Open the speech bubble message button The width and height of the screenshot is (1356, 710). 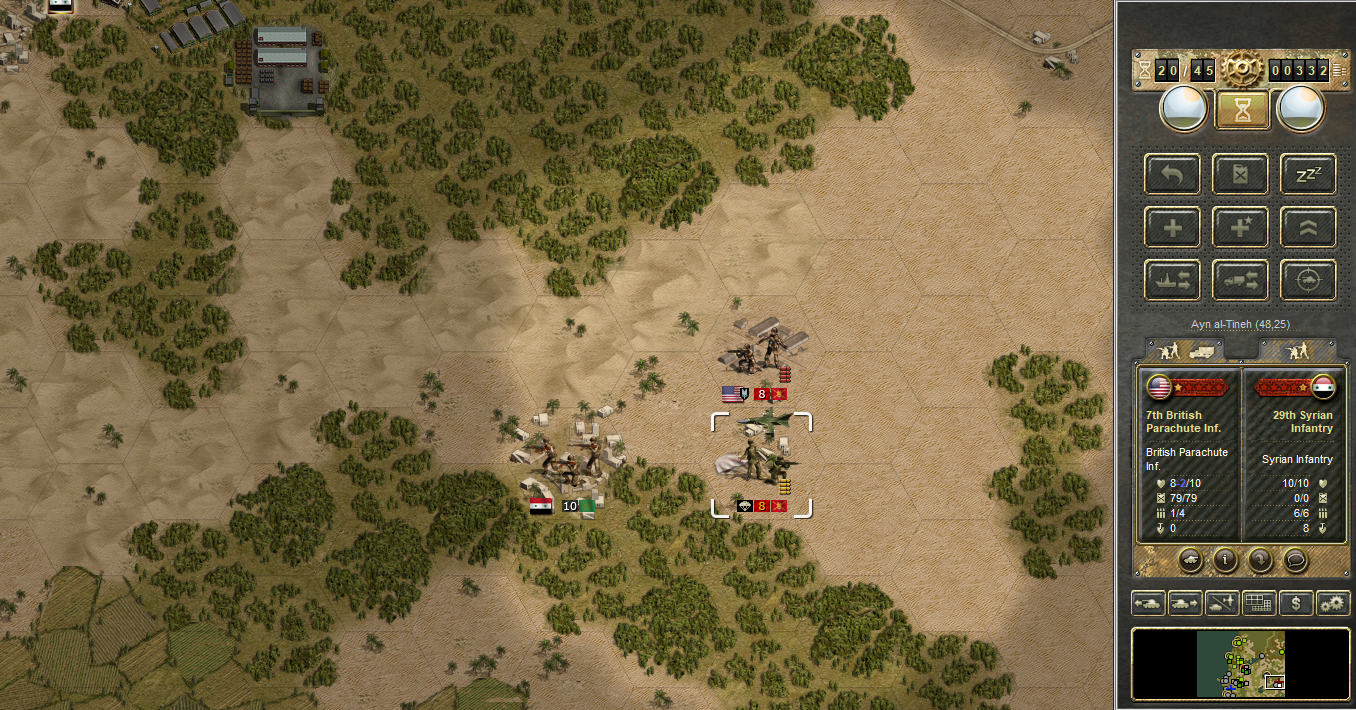tap(1294, 559)
